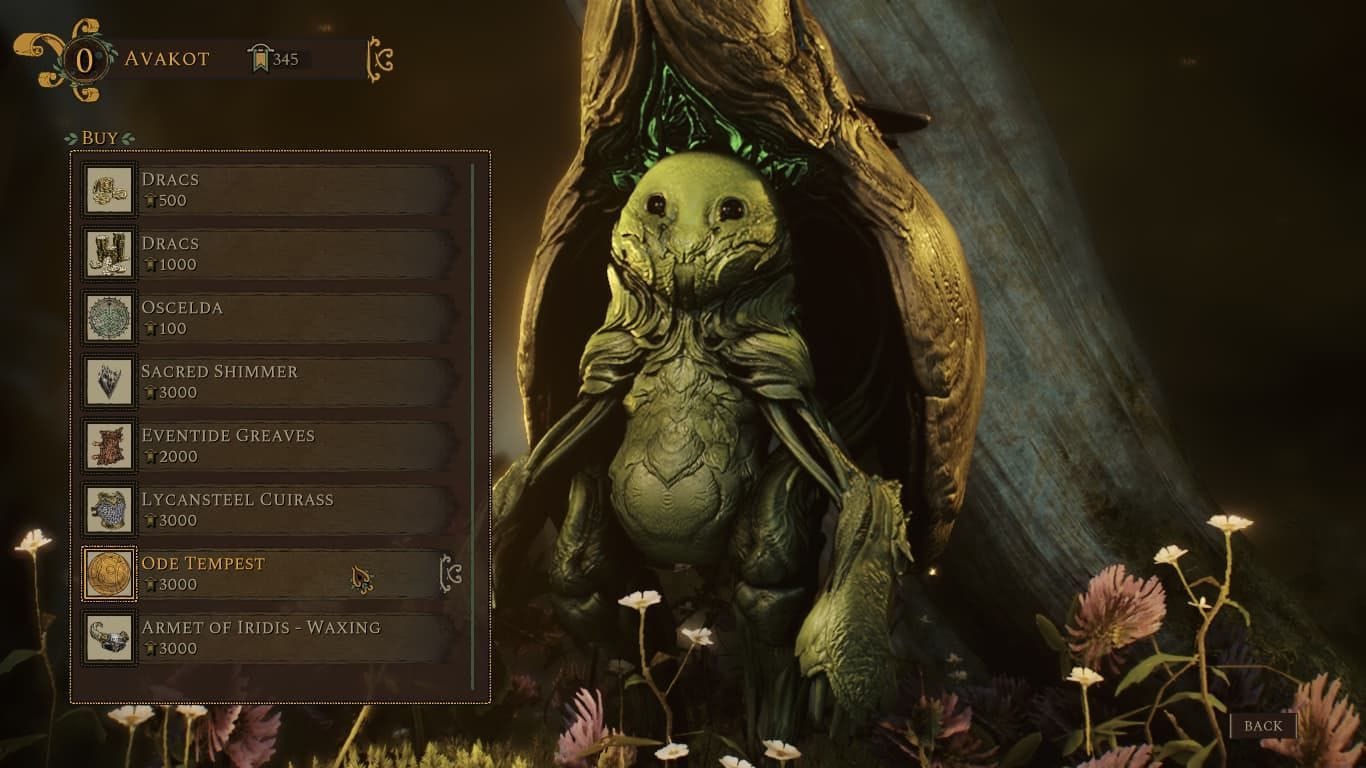Click the Lycansteel Cuirass chestplate icon
This screenshot has height=768, width=1366.
[108, 510]
